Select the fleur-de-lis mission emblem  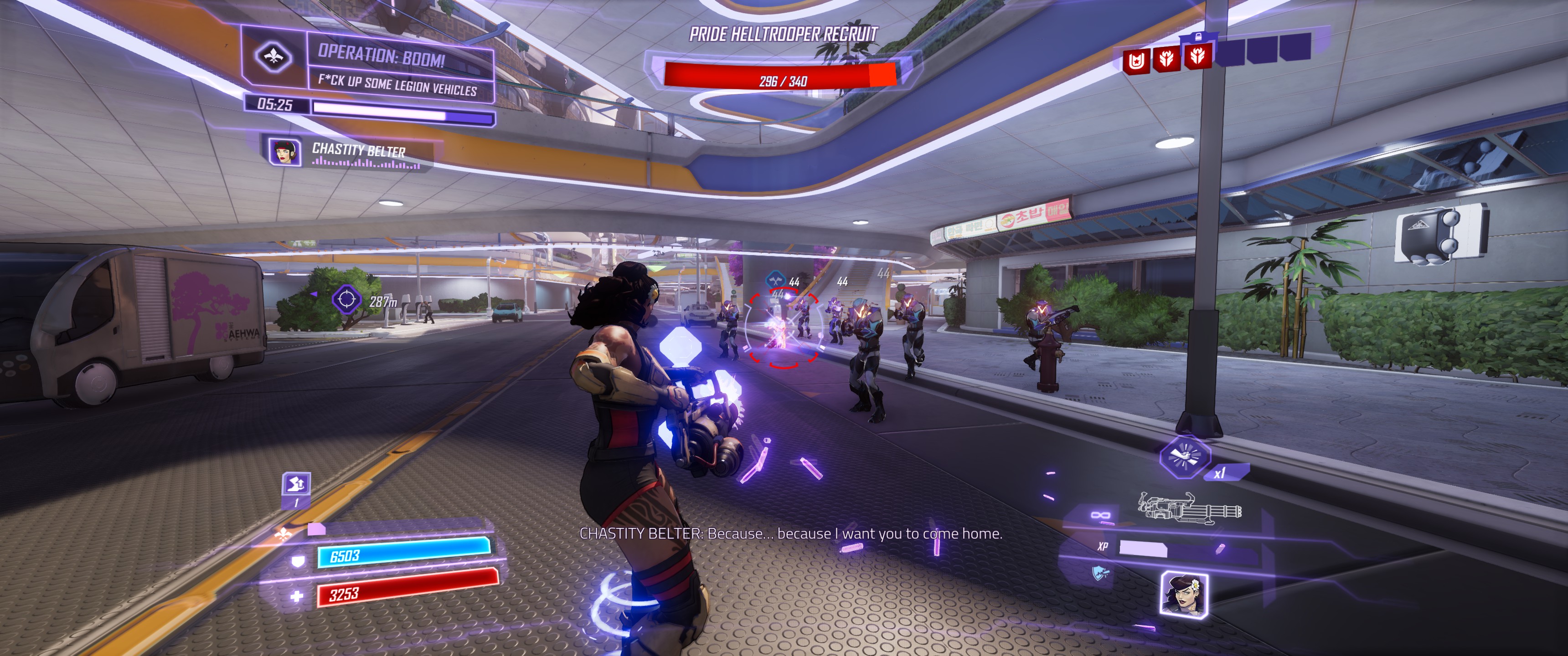pos(273,57)
